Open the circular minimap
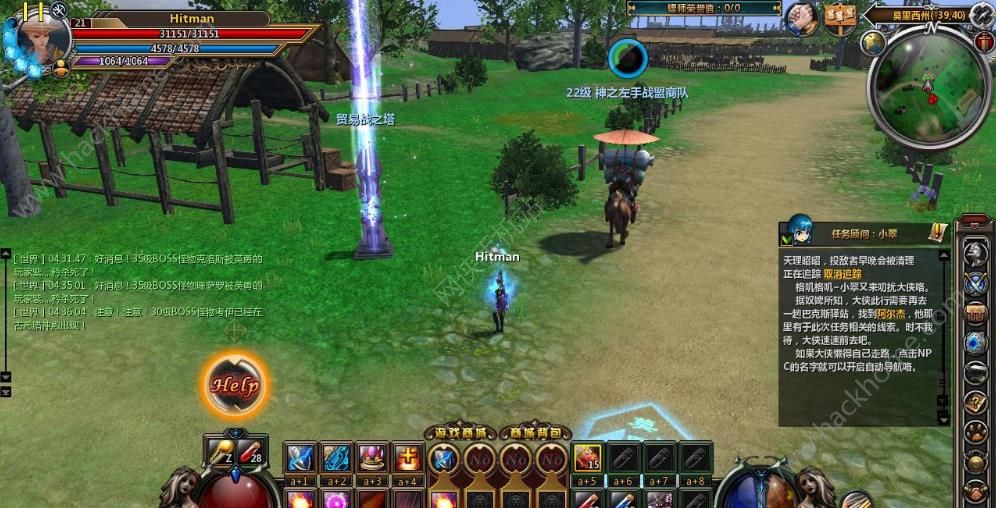 coord(929,86)
